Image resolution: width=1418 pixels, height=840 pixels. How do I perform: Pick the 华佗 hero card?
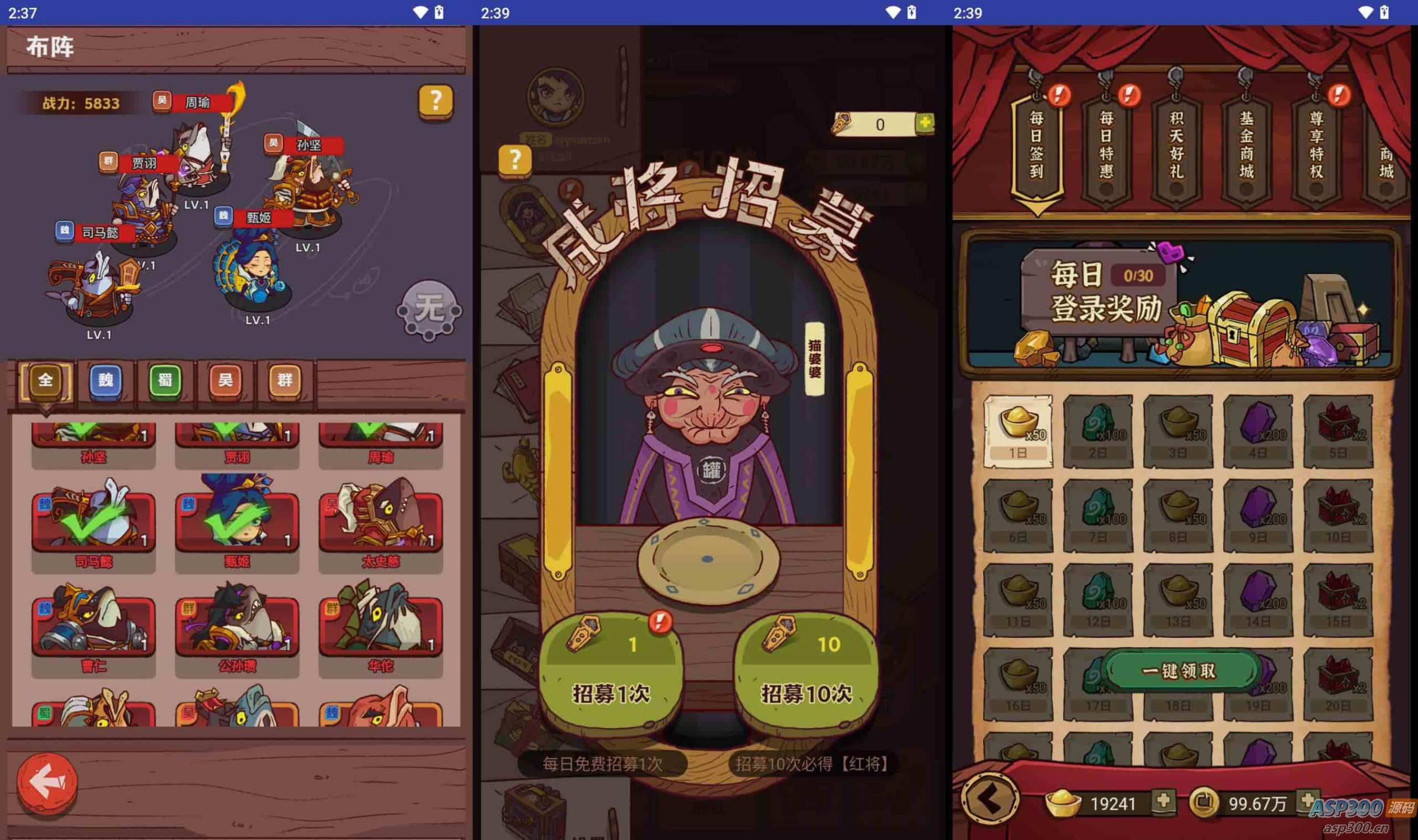pyautogui.click(x=381, y=628)
